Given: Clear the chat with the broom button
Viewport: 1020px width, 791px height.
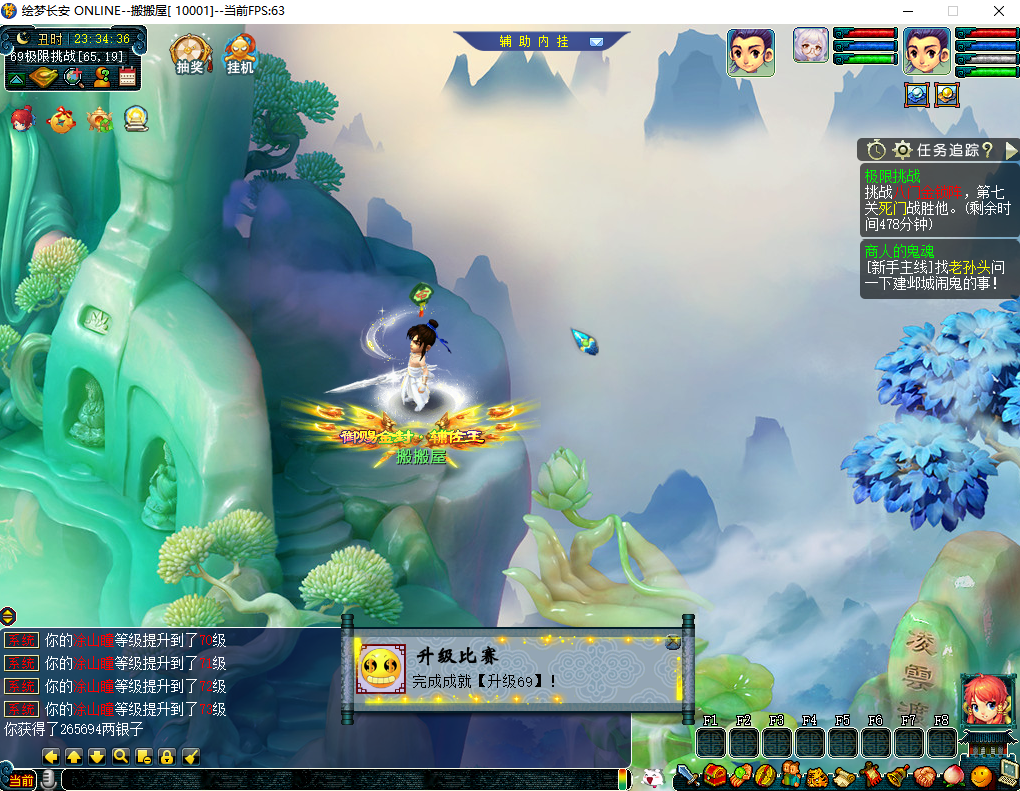Looking at the screenshot, I should tap(191, 756).
